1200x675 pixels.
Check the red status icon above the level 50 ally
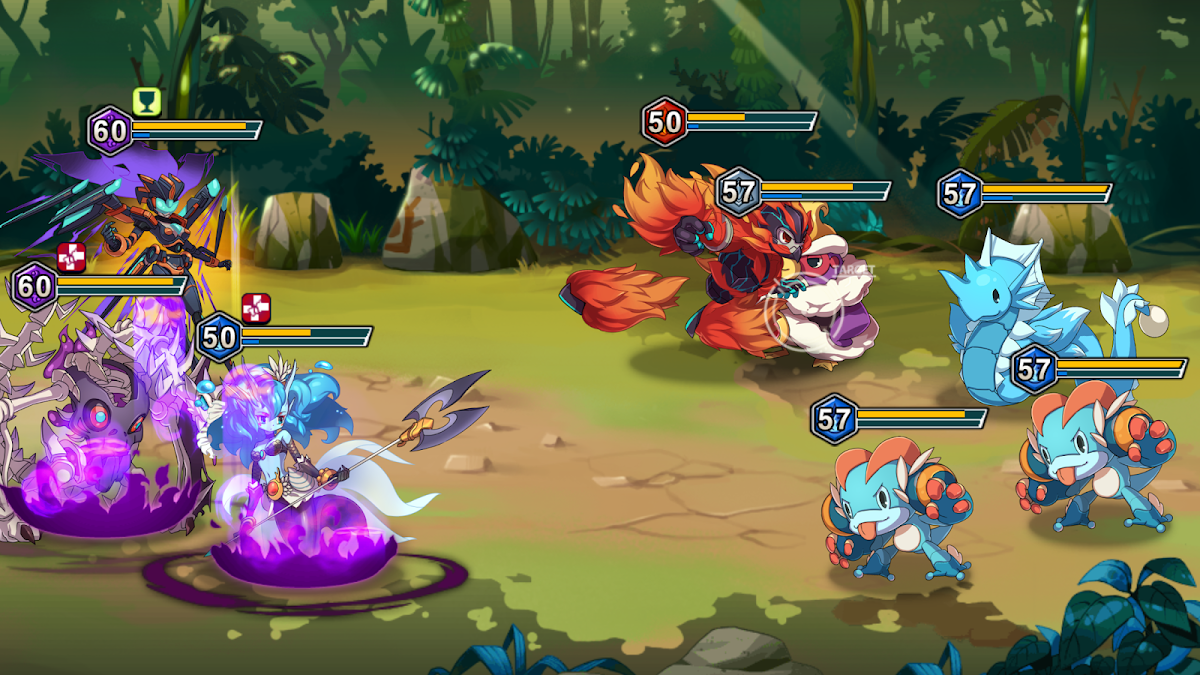pyautogui.click(x=256, y=308)
